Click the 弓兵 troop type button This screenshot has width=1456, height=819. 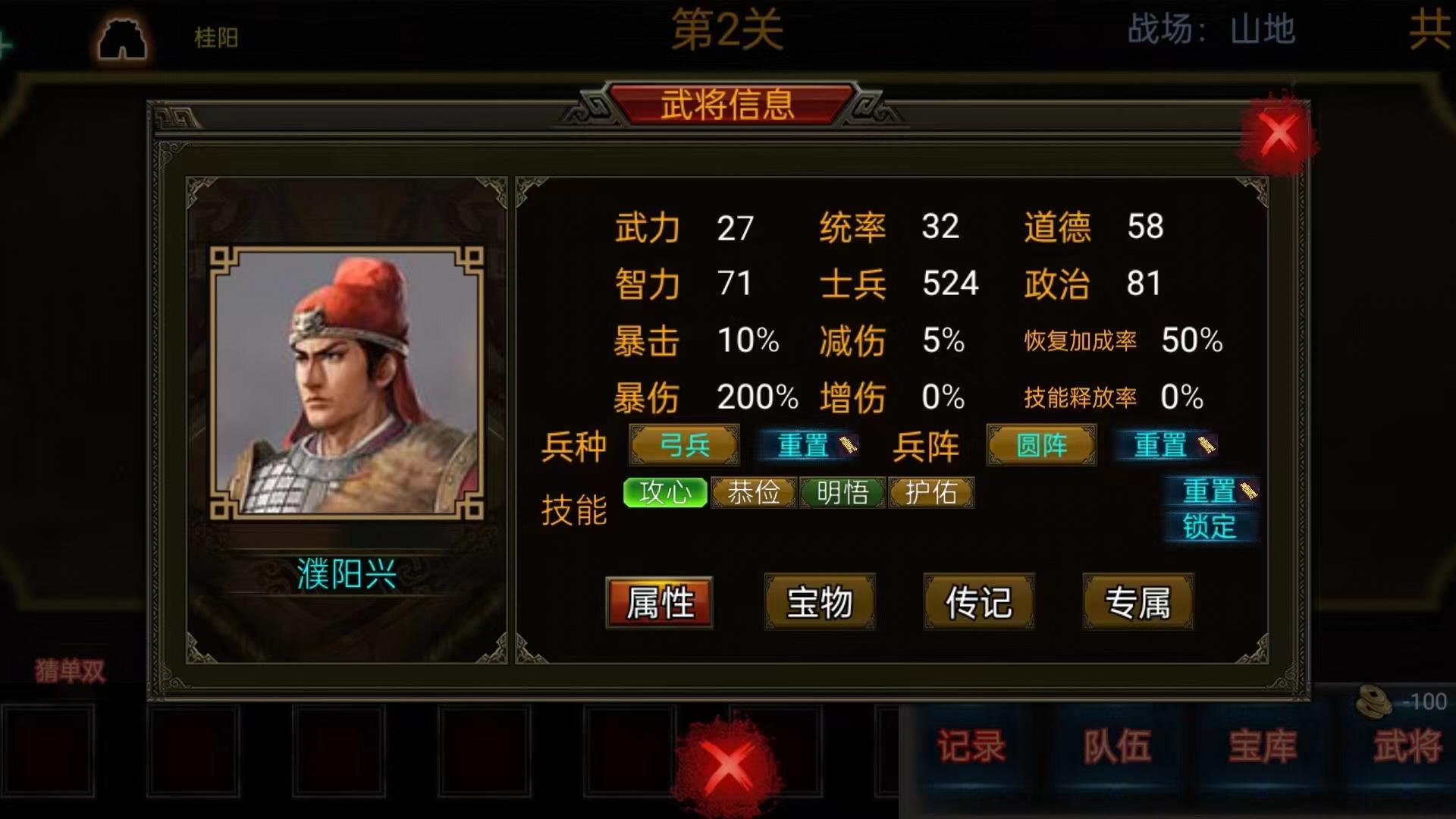point(684,445)
